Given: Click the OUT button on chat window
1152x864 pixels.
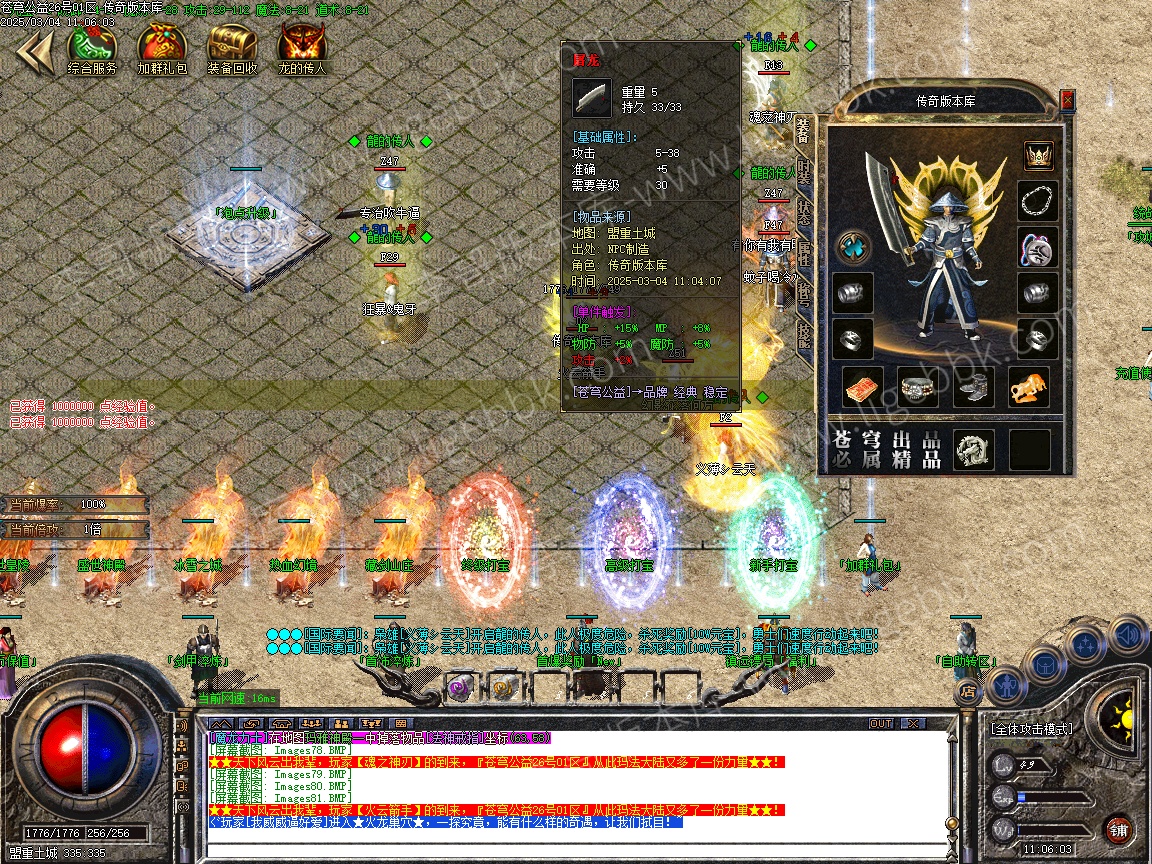Looking at the screenshot, I should click(881, 723).
